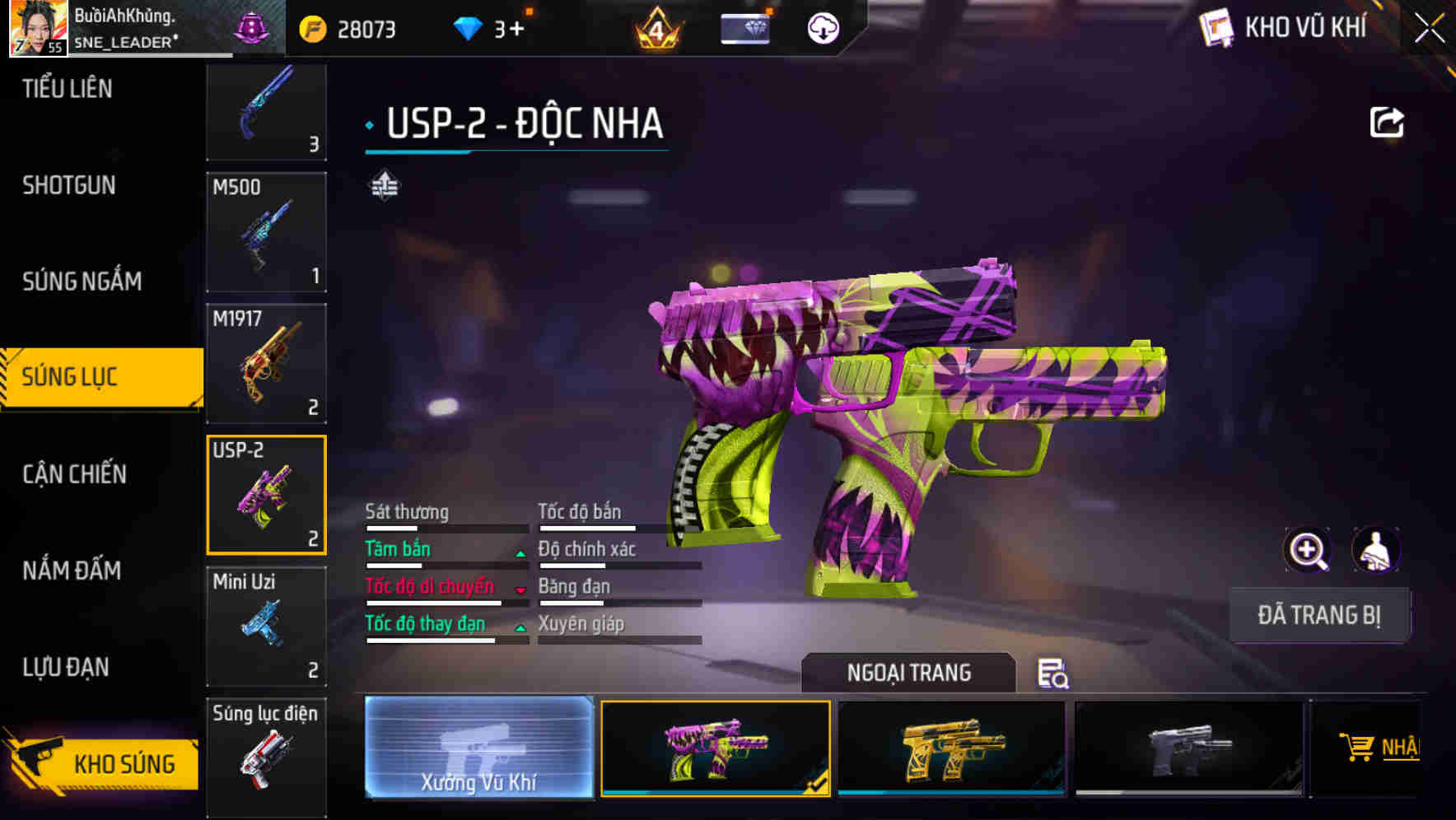1456x820 pixels.
Task: Click the share icon near USP-2 title
Action: coord(1387,121)
